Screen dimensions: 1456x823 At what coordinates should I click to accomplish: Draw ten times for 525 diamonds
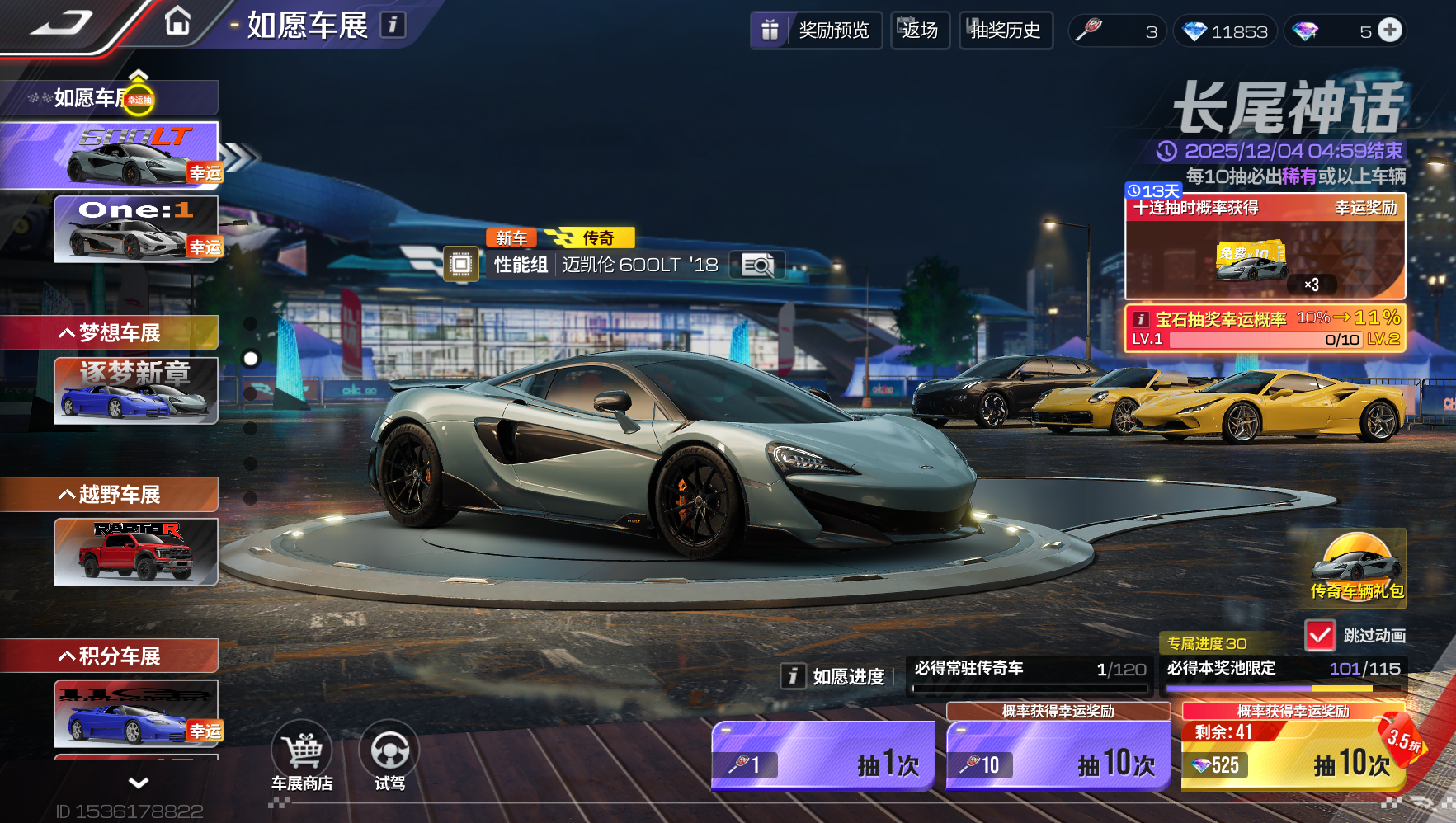pos(1293,756)
